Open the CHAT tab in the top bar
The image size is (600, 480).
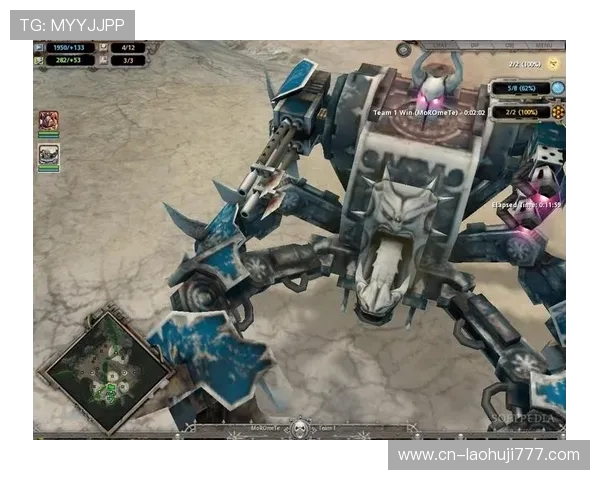(439, 45)
